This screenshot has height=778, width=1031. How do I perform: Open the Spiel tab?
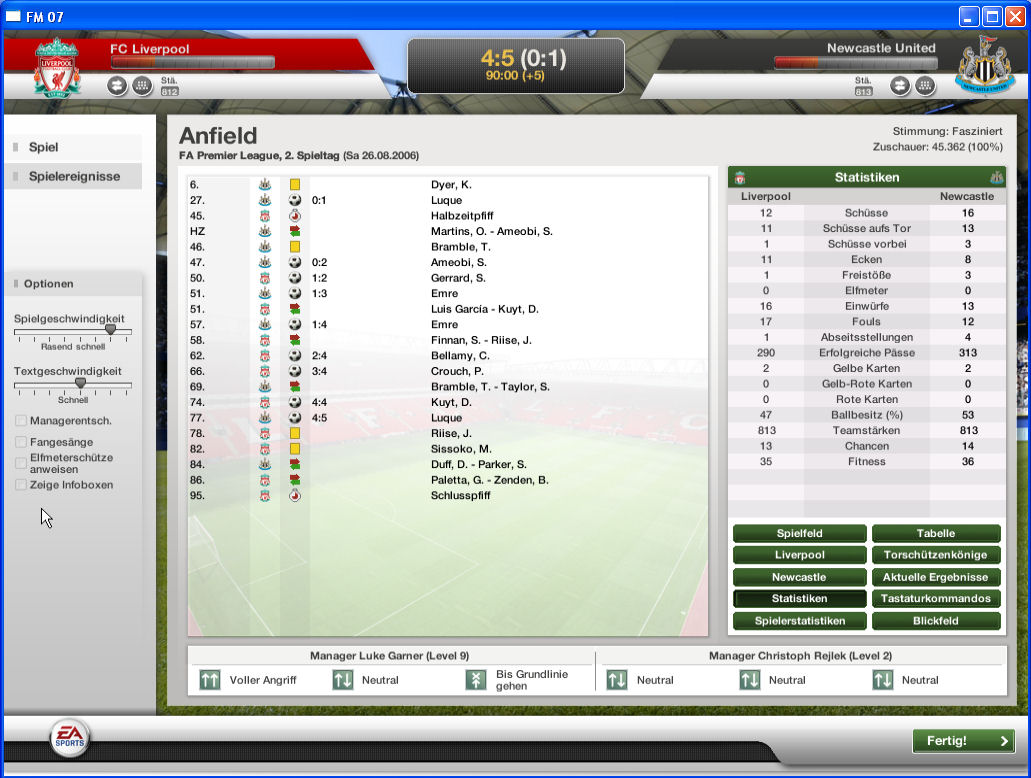(44, 147)
